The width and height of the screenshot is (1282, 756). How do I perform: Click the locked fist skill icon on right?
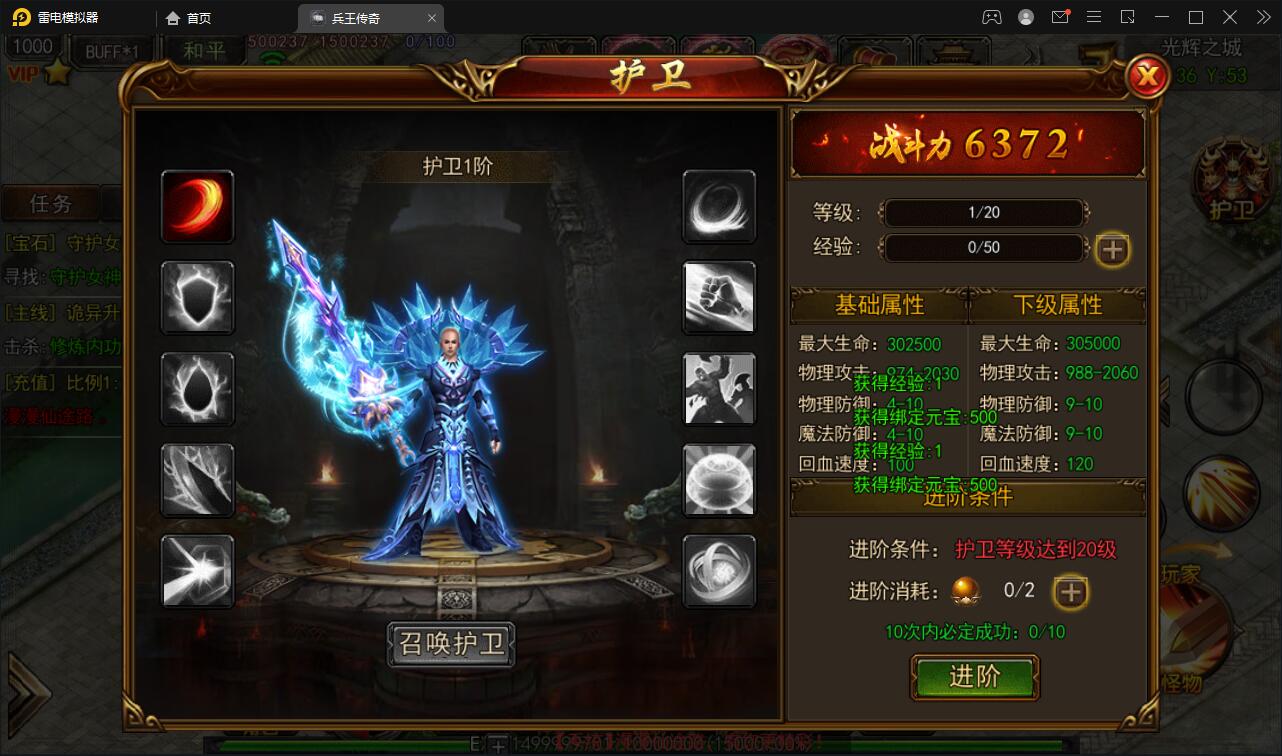click(x=719, y=298)
